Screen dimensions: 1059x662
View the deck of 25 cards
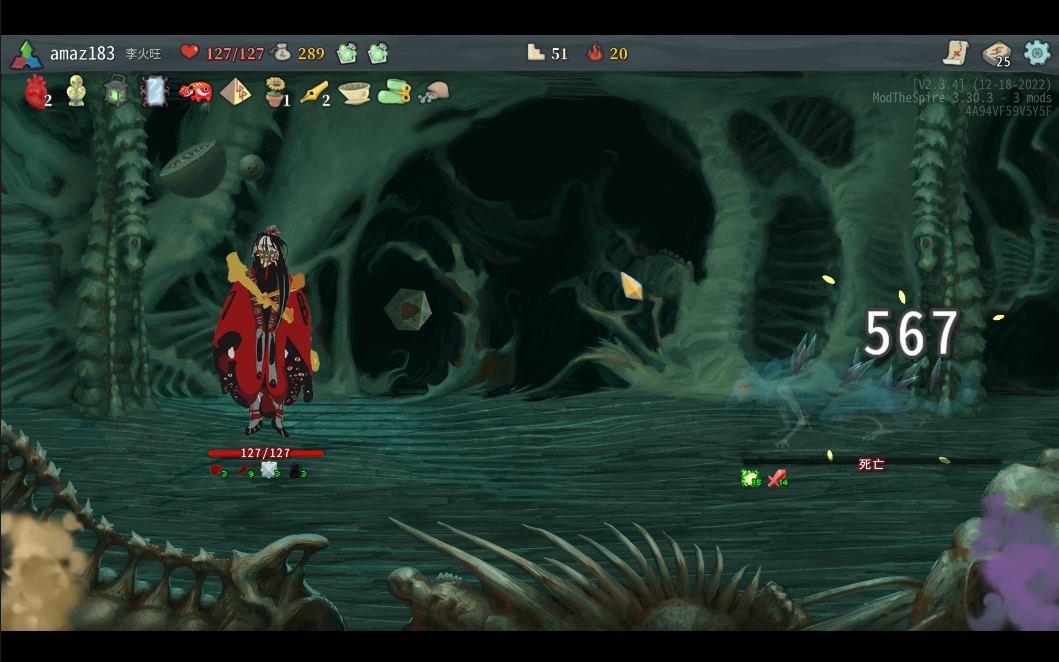click(996, 54)
